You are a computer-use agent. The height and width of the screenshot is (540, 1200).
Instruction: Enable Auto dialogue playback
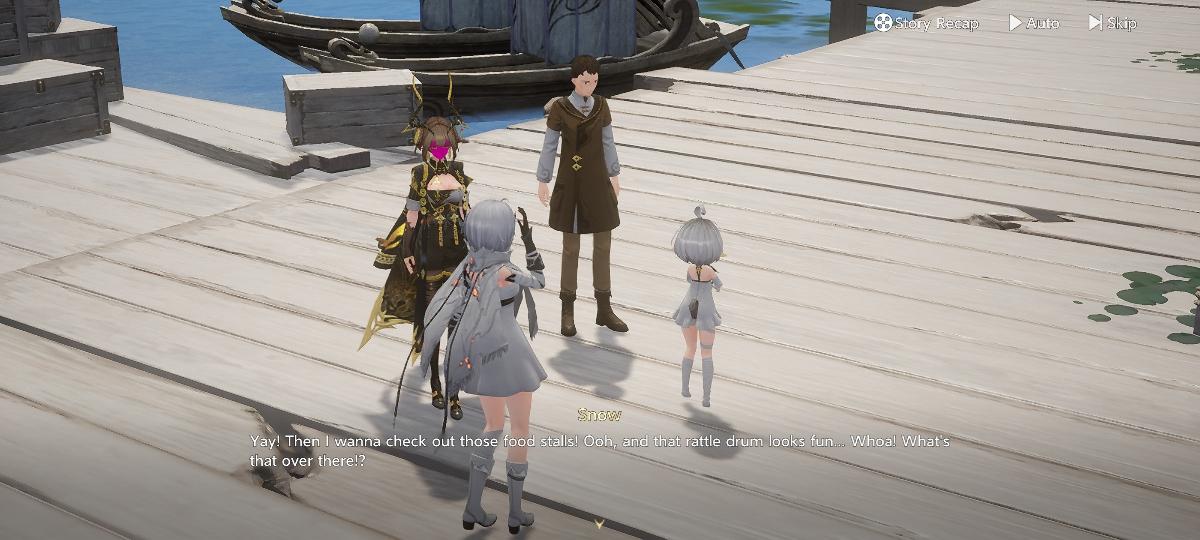(1034, 22)
